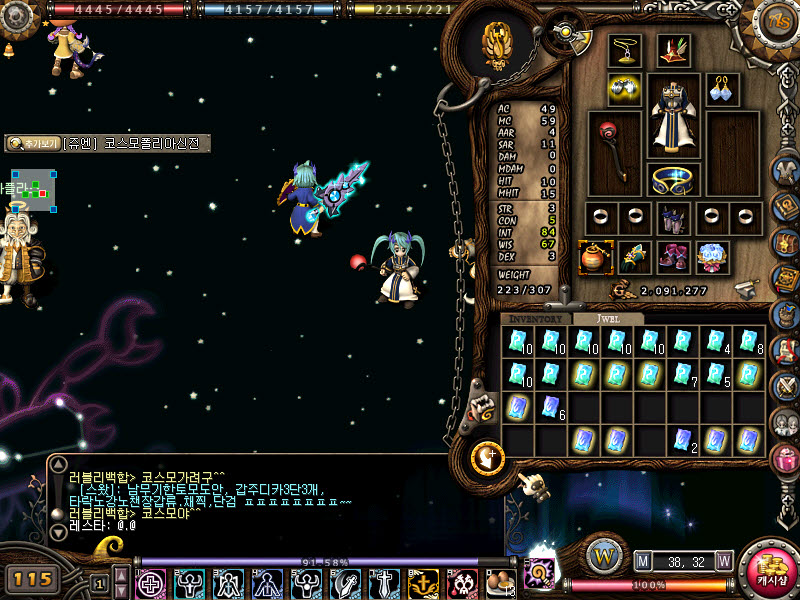Select the equipped white and blue robe
The width and height of the screenshot is (800, 600).
[674, 117]
